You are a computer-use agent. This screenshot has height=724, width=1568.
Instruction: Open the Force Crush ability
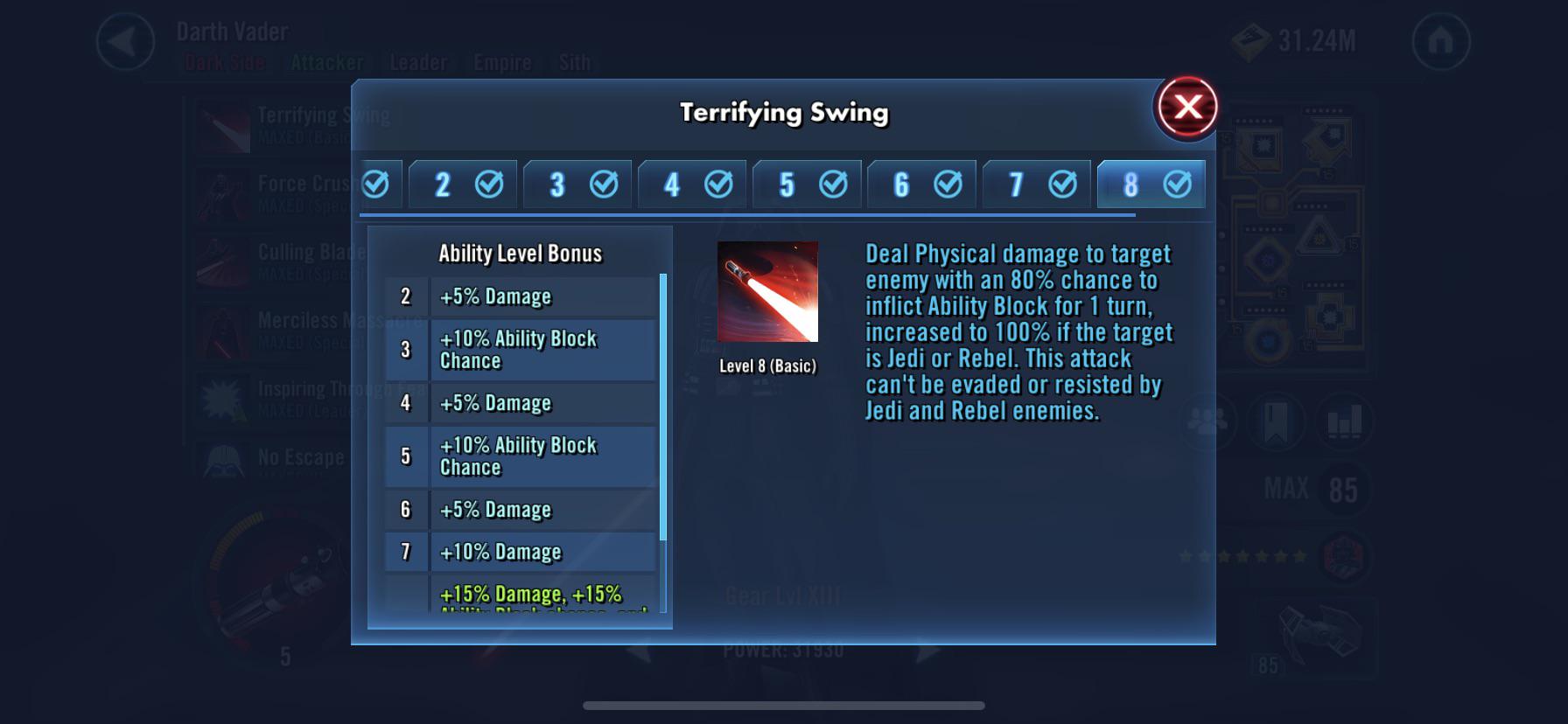(224, 192)
